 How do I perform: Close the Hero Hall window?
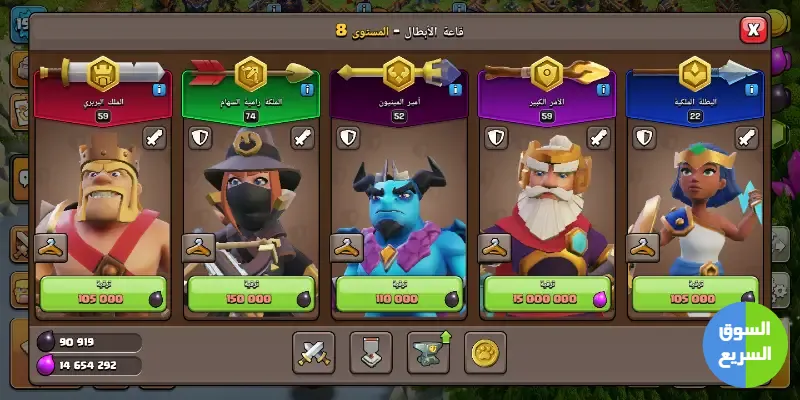752,31
